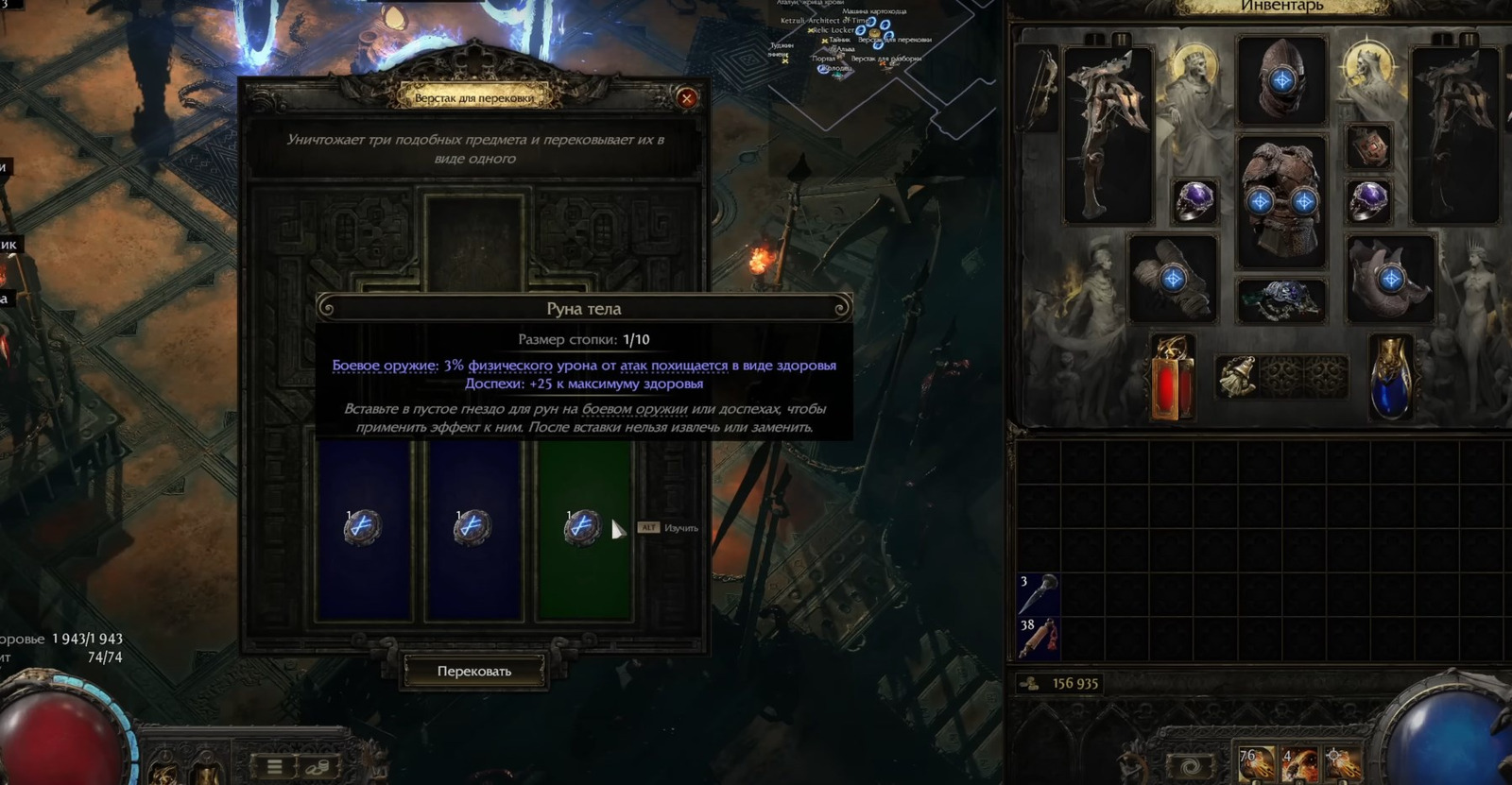Activate the skill showing number 4

pos(1299,764)
